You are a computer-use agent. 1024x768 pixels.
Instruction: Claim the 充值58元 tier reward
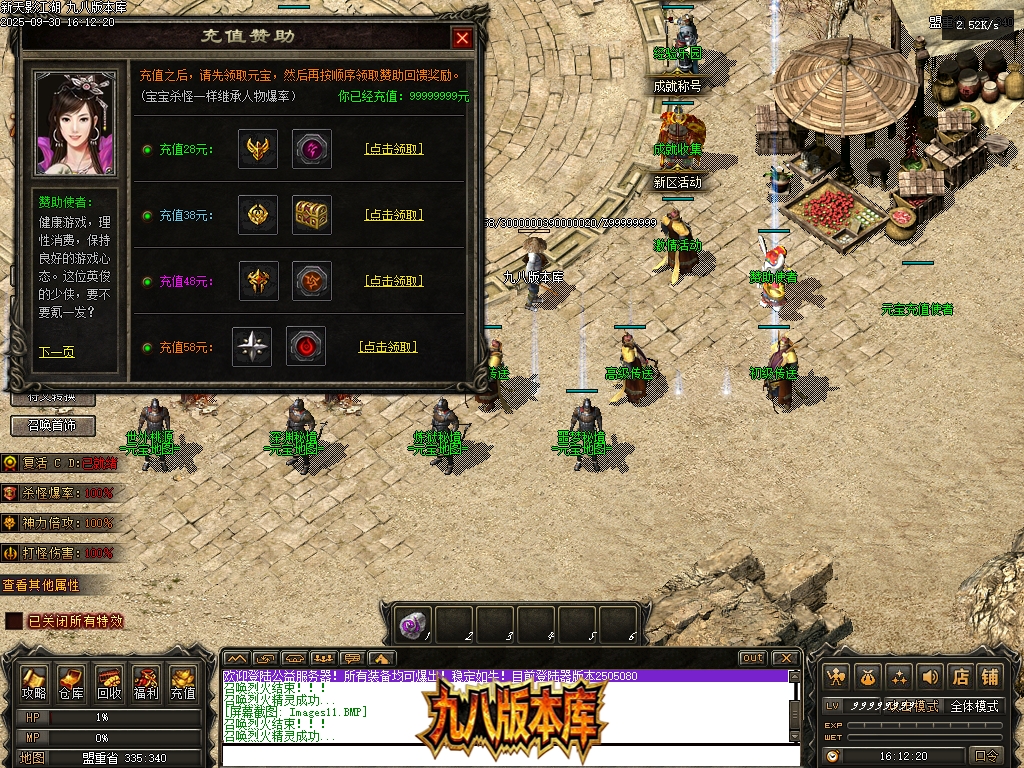coord(387,347)
